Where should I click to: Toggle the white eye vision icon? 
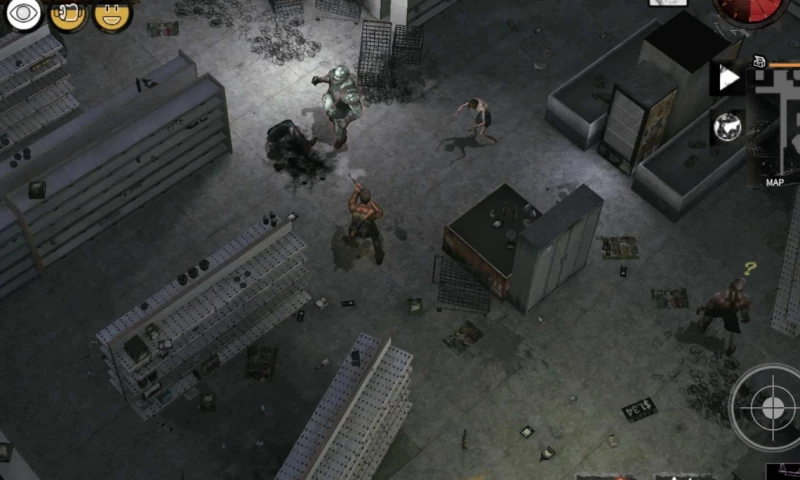(x=24, y=15)
